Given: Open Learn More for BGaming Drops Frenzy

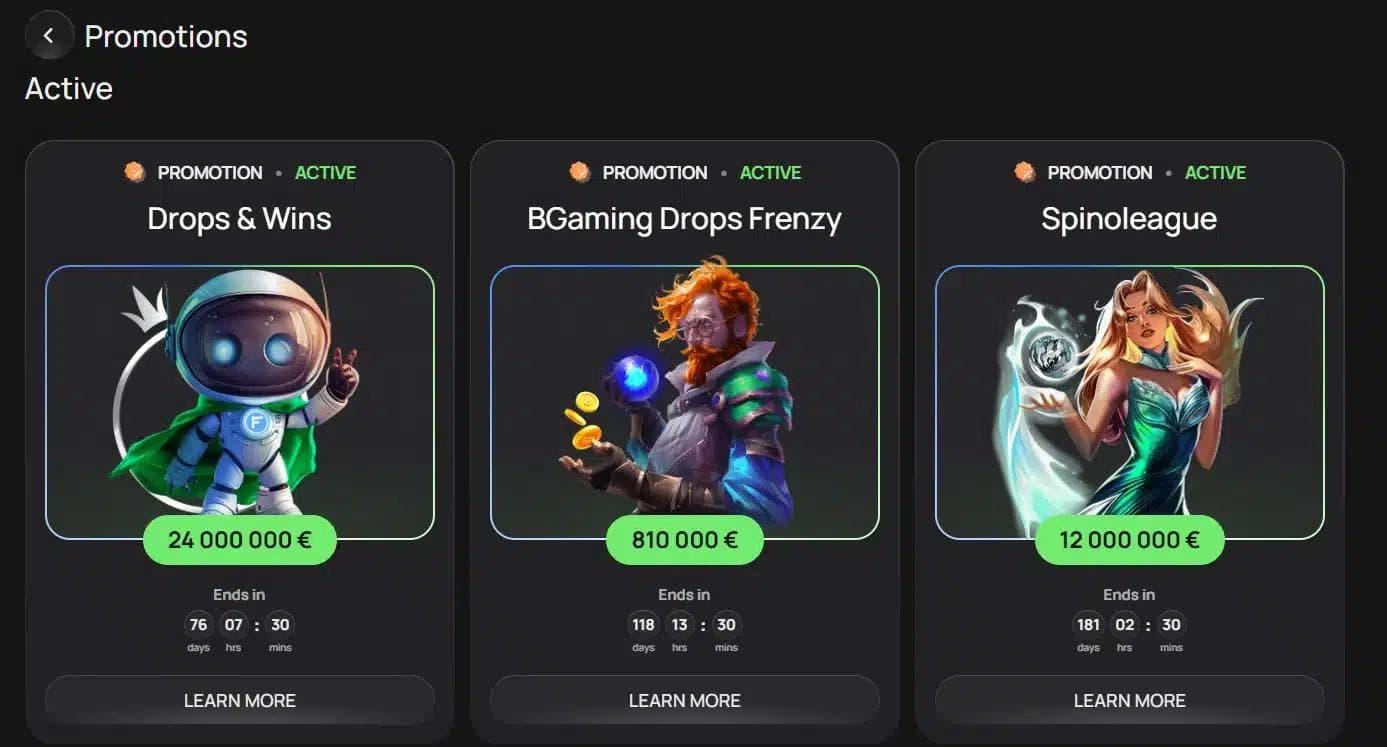Looking at the screenshot, I should coord(685,700).
